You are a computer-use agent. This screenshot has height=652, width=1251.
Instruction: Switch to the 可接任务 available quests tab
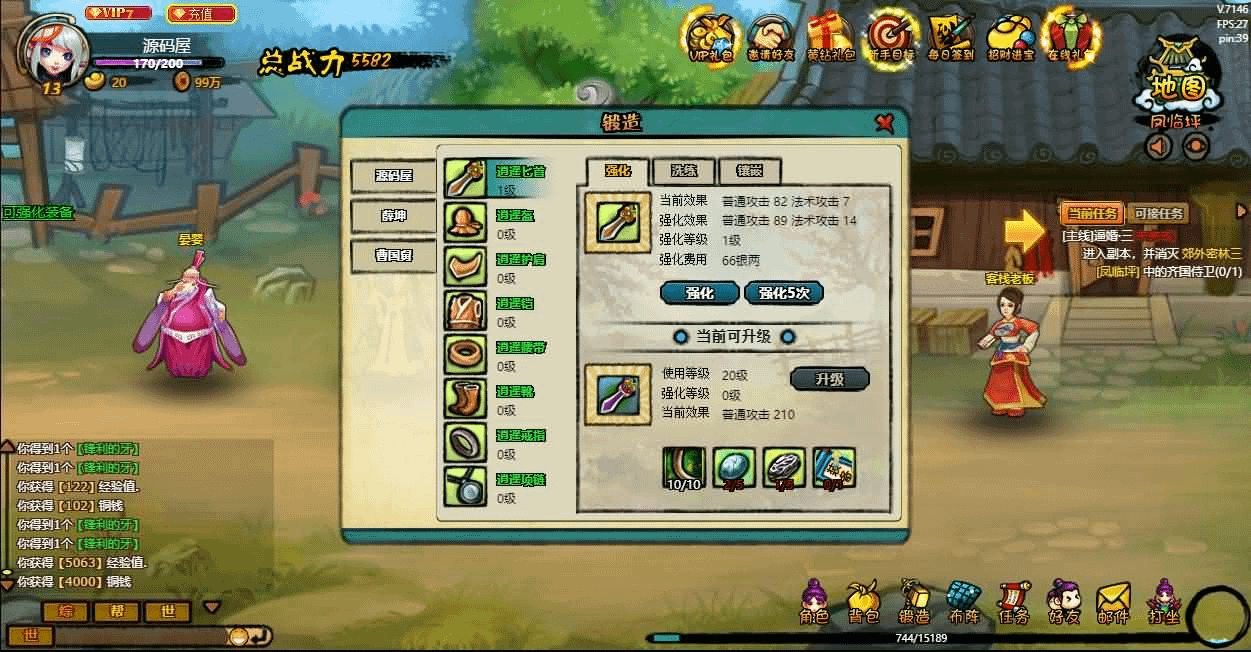coord(1157,213)
